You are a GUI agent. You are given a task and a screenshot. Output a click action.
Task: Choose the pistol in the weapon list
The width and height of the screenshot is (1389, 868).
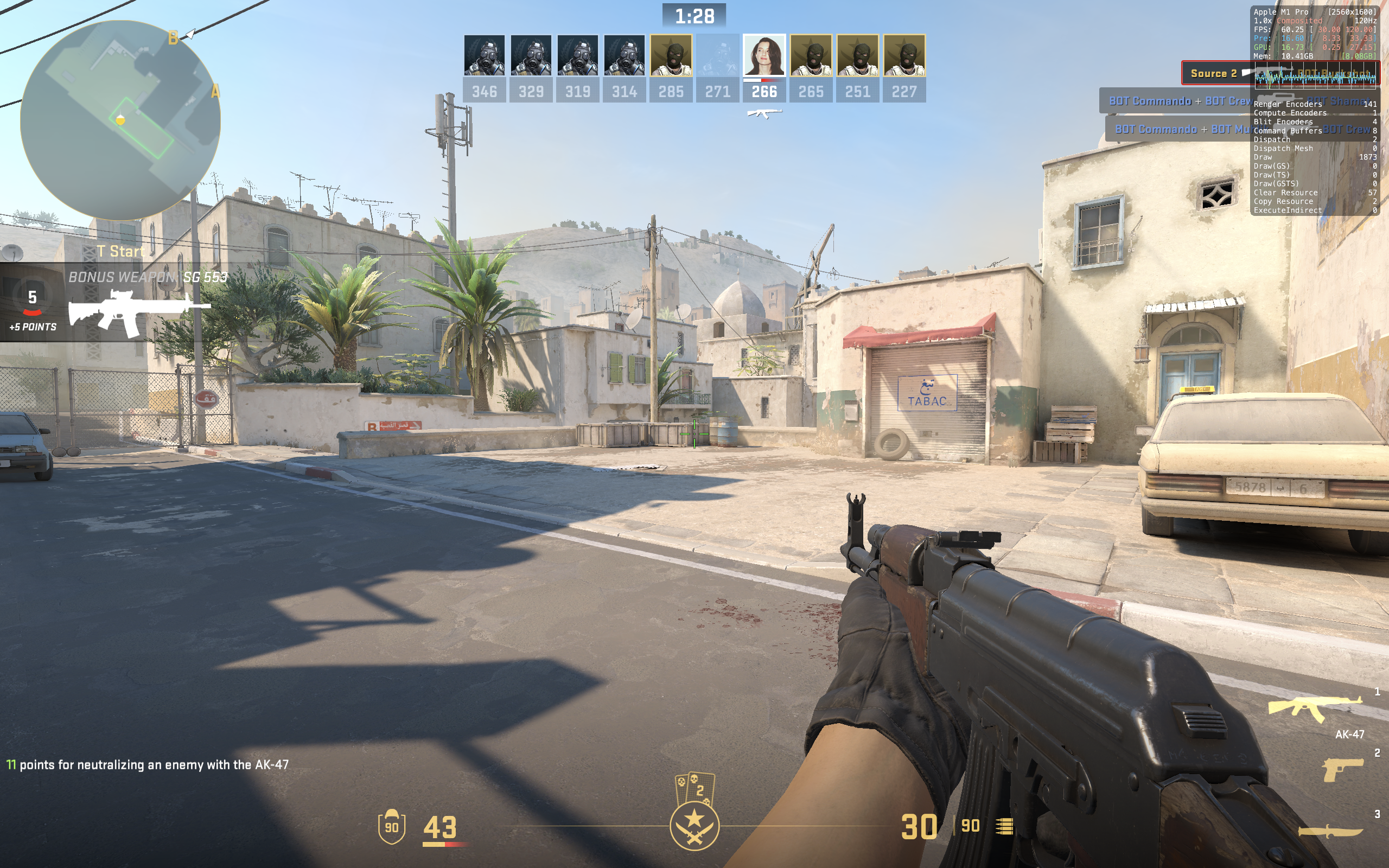click(x=1342, y=769)
